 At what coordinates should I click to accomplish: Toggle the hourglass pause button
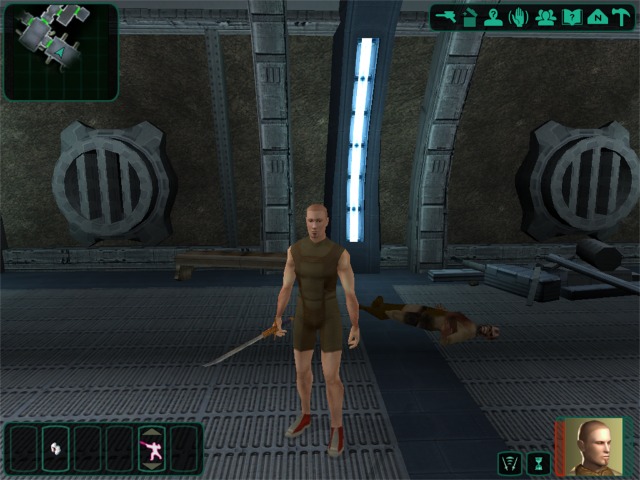coord(539,462)
